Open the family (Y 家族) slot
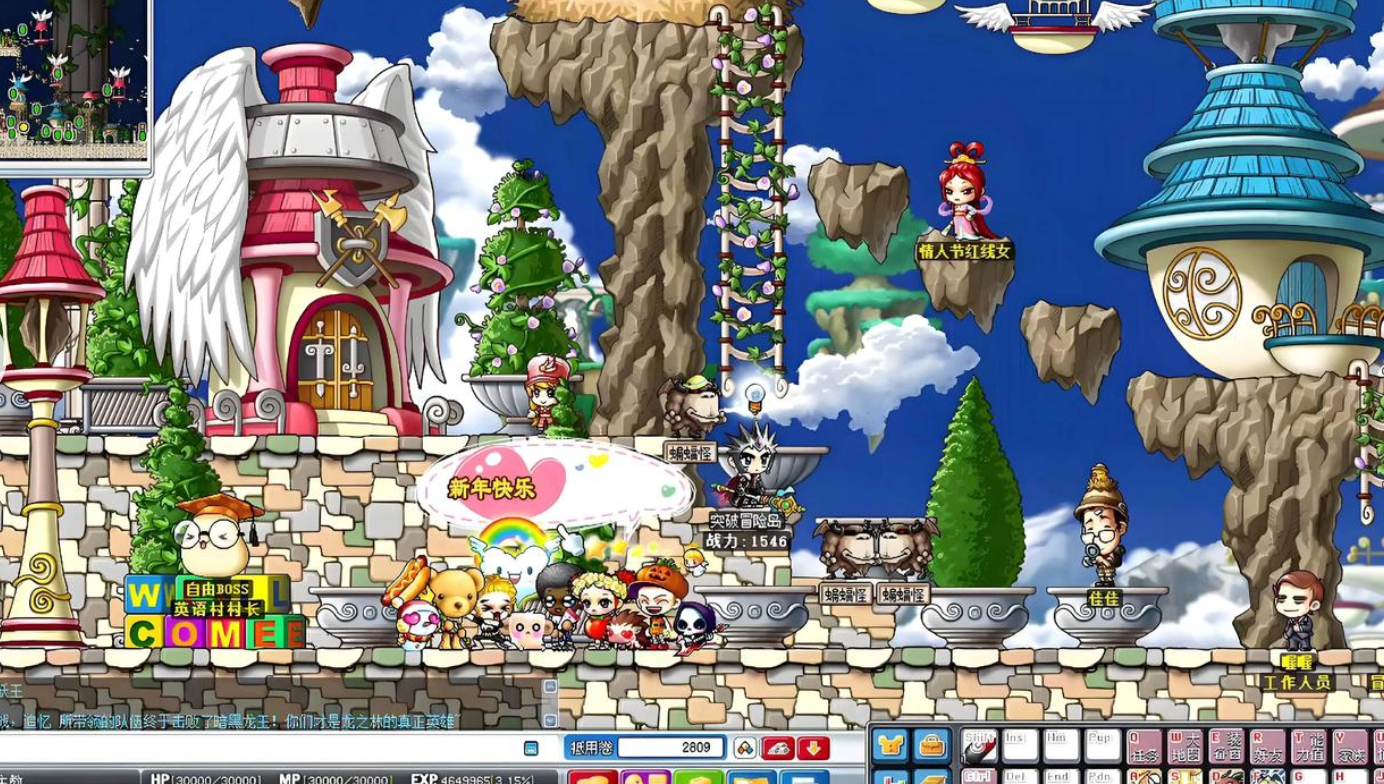The height and width of the screenshot is (784, 1384). click(x=1350, y=747)
